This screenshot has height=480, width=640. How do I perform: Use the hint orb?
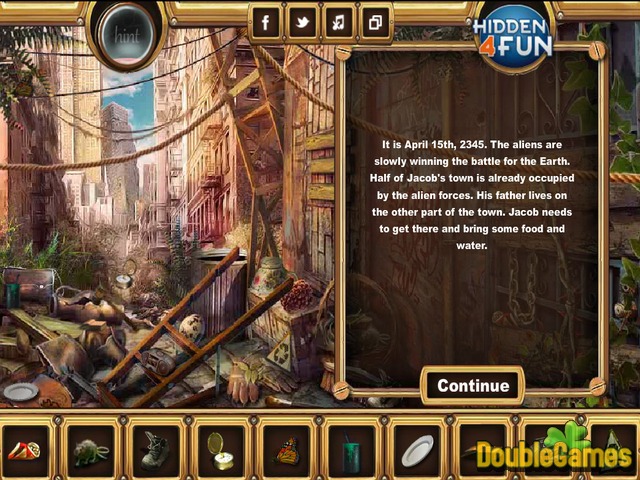click(125, 37)
